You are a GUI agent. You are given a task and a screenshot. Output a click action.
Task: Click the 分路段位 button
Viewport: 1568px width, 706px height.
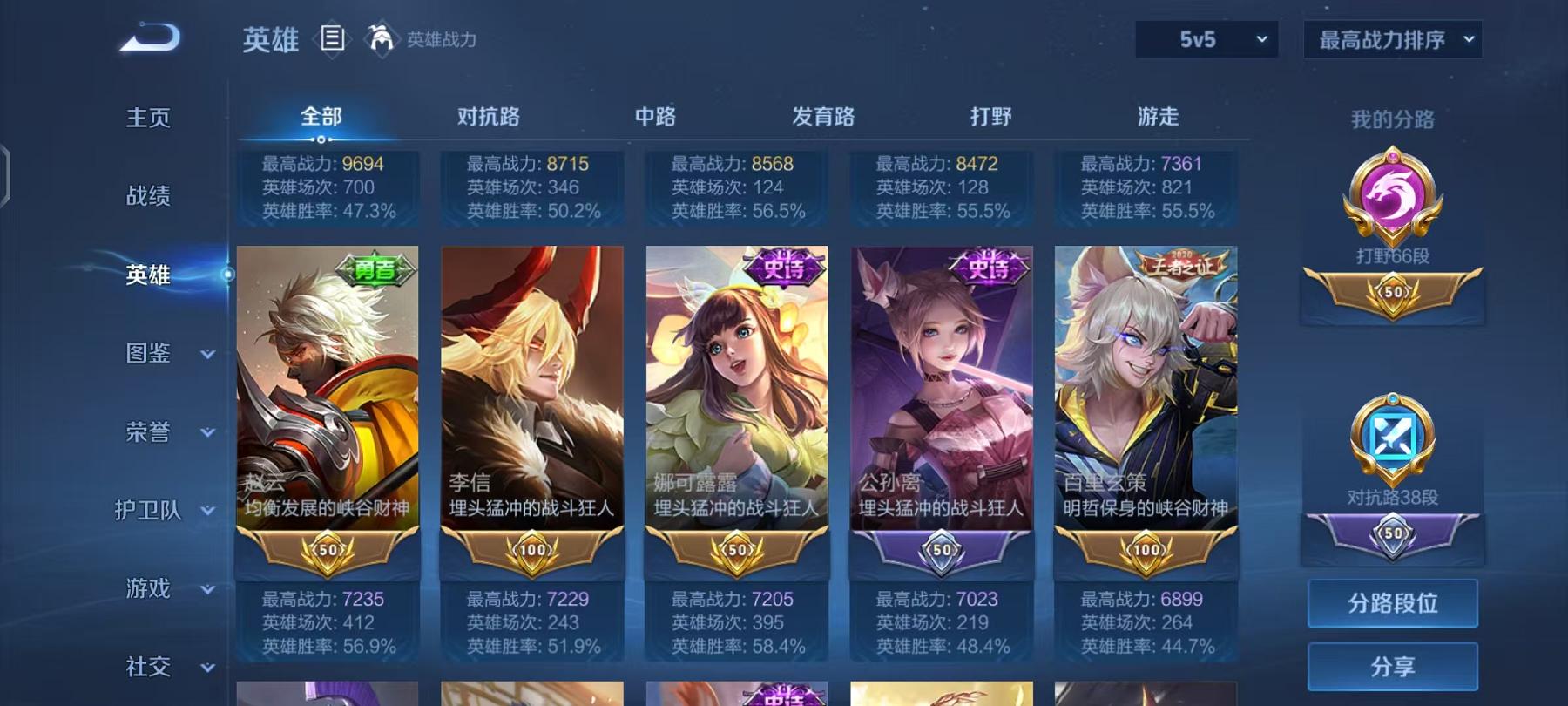pos(1391,603)
